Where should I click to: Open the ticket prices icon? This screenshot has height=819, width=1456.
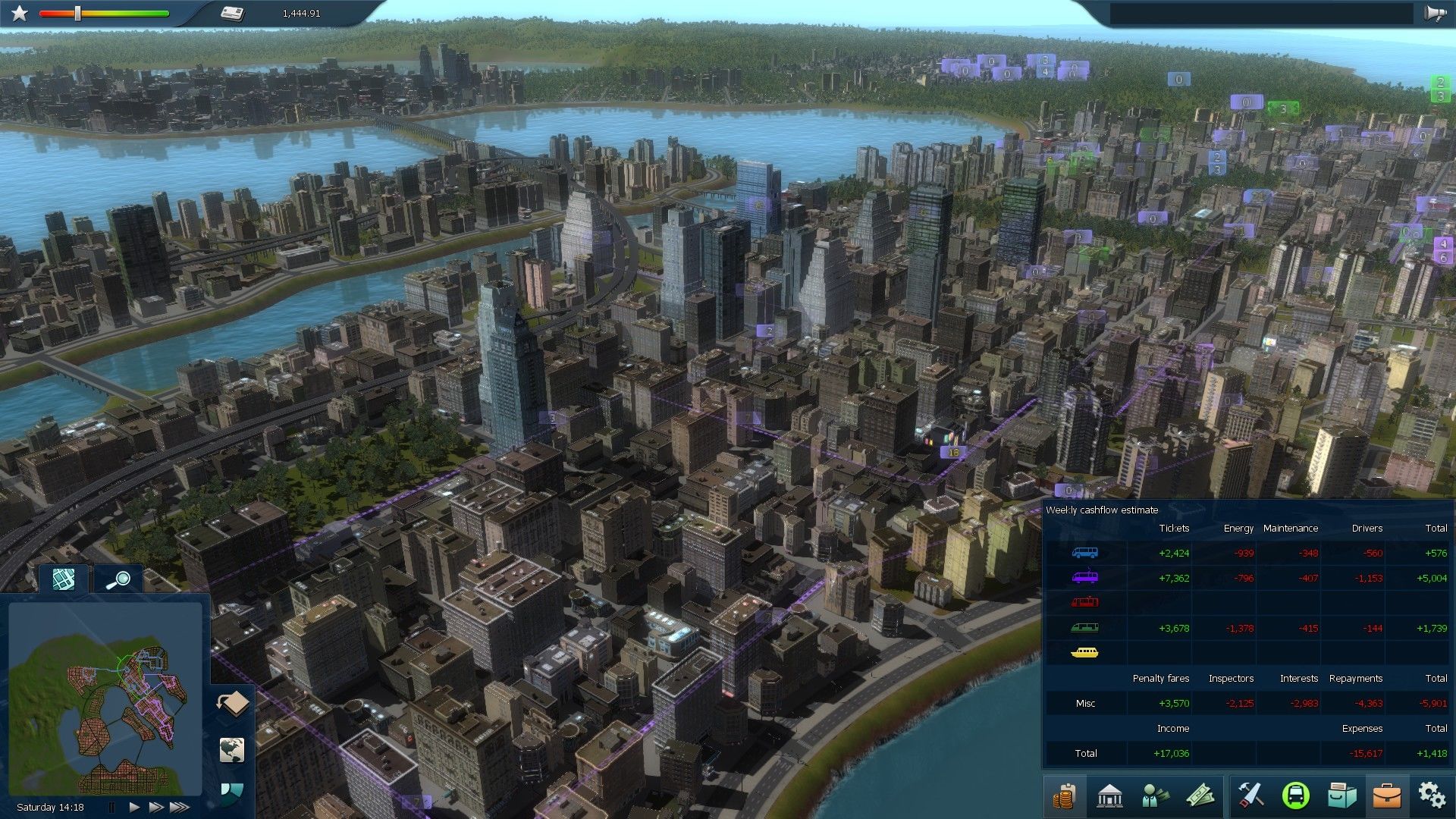[x=1200, y=796]
